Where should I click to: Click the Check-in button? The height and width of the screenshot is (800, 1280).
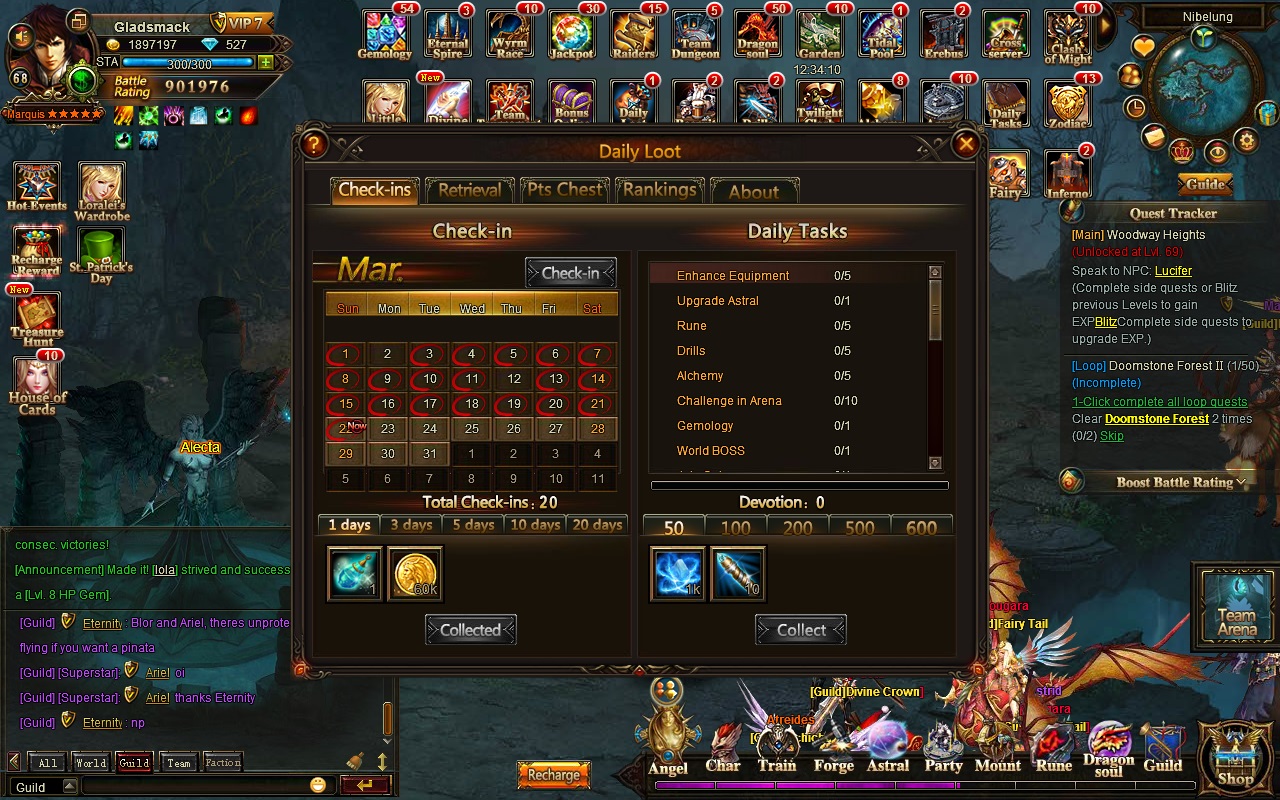(570, 273)
